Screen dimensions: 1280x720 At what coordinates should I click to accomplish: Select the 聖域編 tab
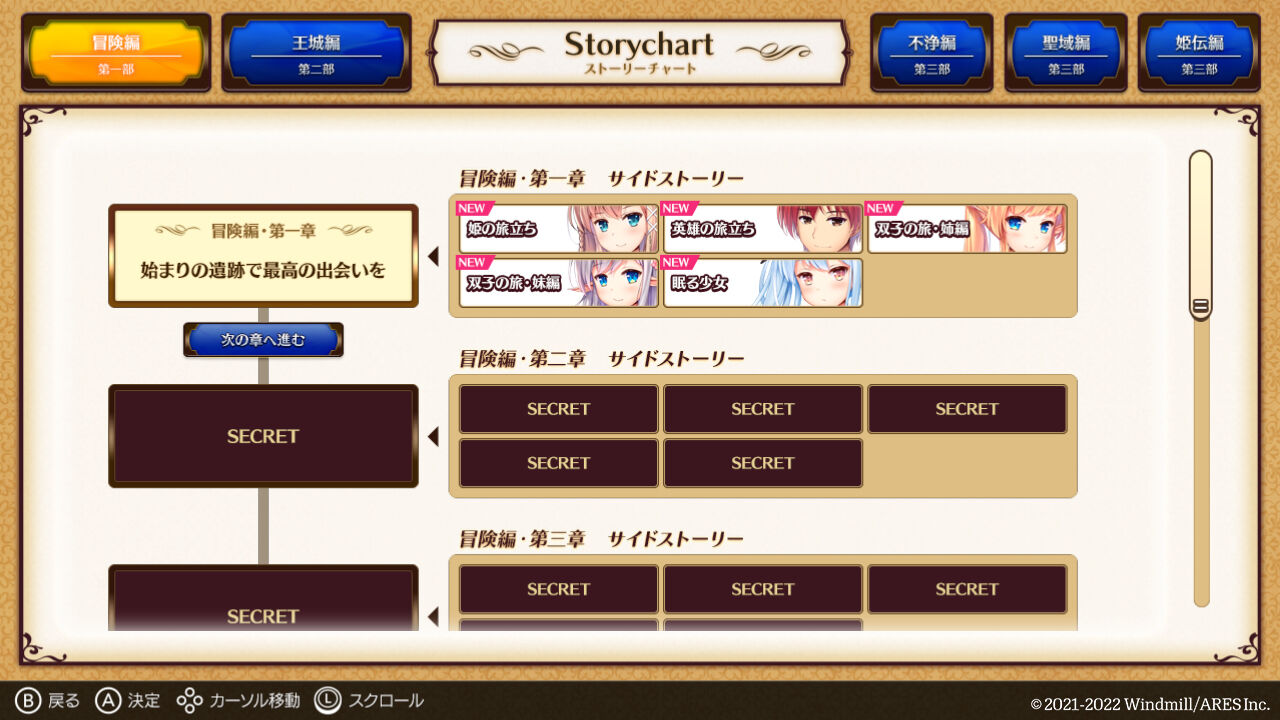coord(1064,52)
